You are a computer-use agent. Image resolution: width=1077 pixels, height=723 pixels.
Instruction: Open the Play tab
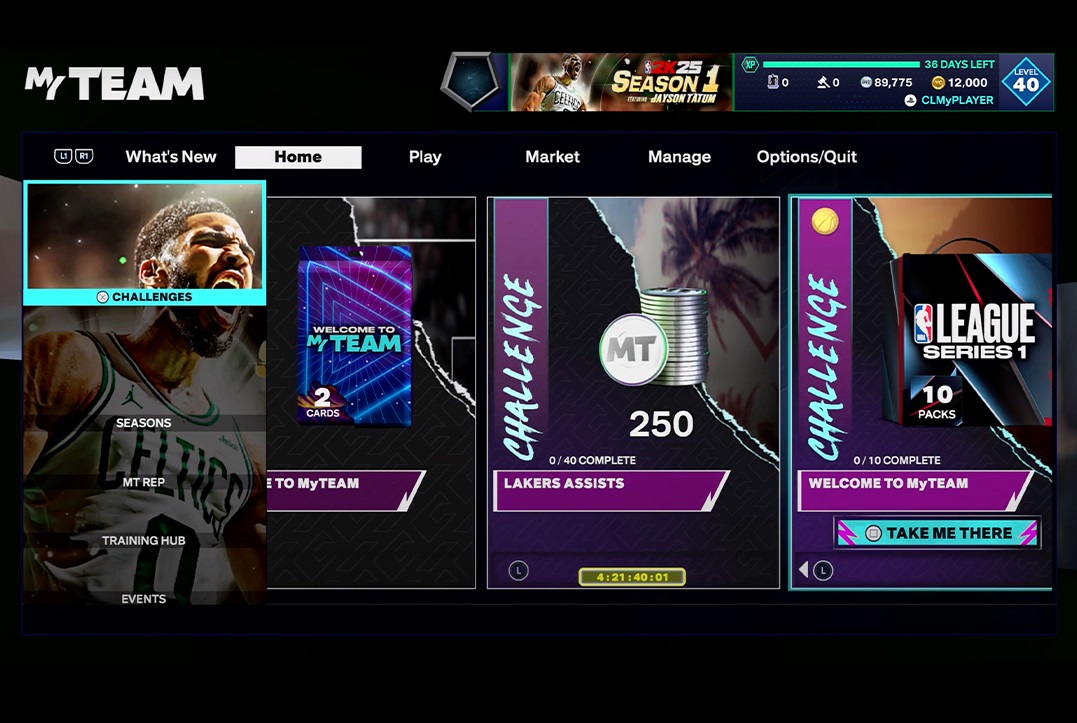[424, 157]
